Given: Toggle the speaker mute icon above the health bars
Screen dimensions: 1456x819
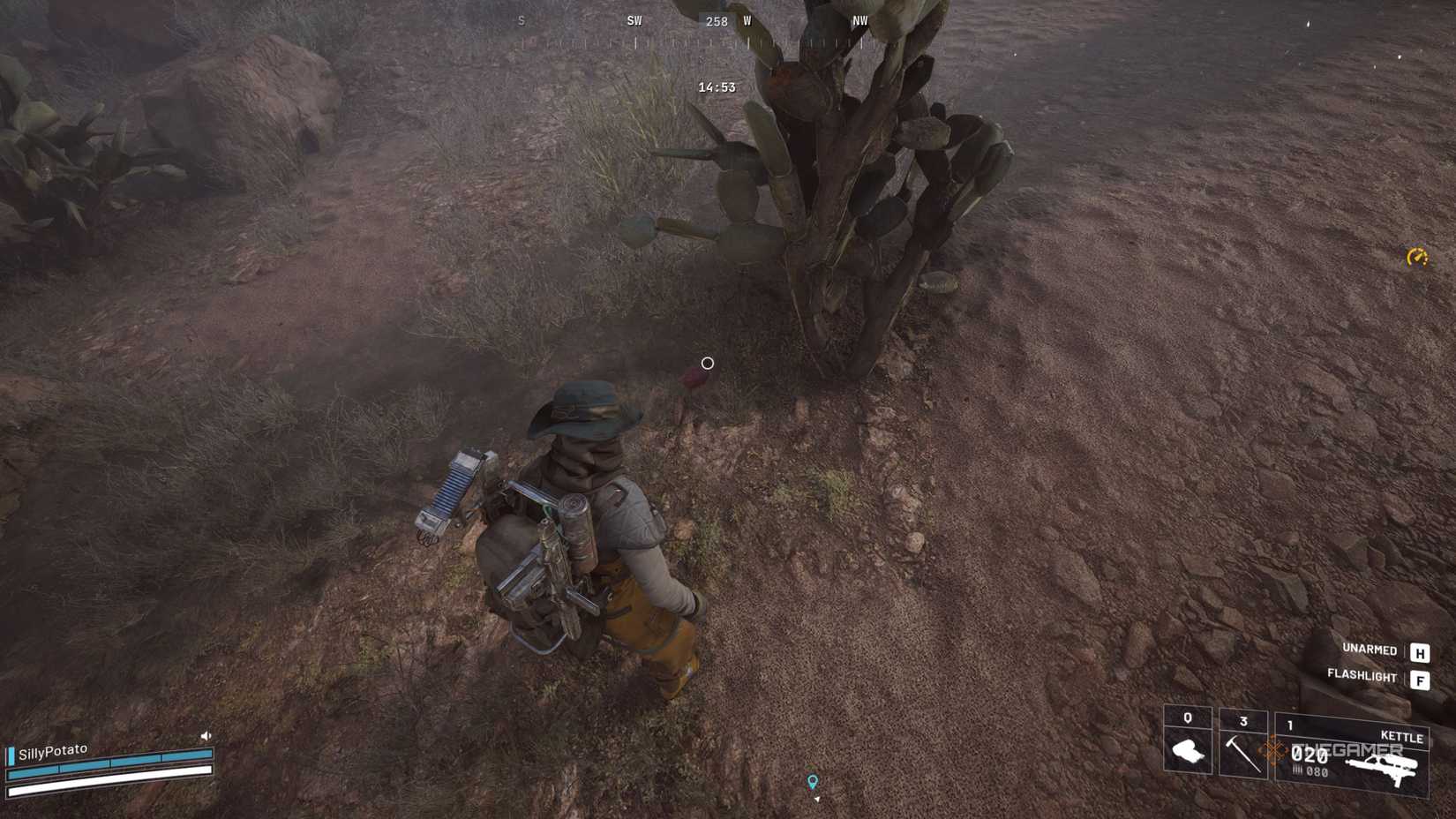Looking at the screenshot, I should (x=206, y=736).
